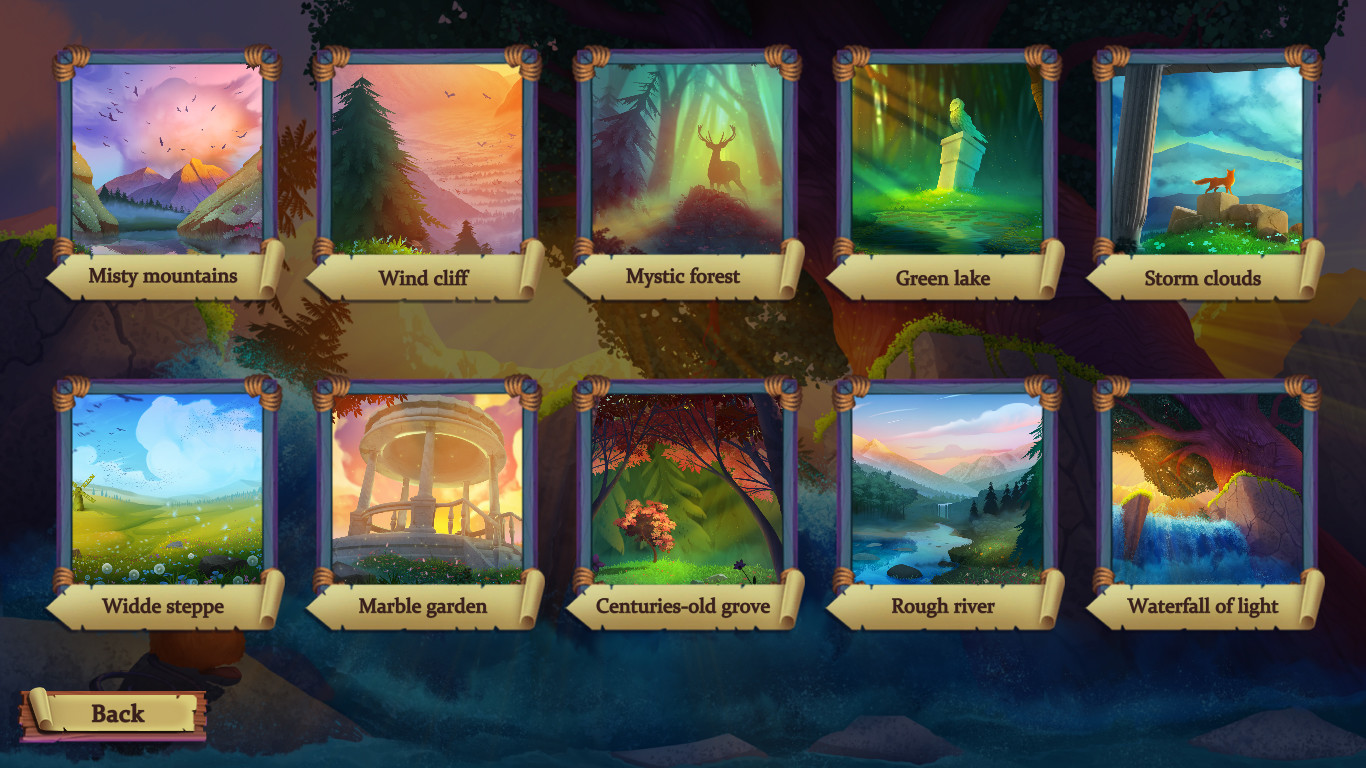Click the Mystic forest title ribbon
Image resolution: width=1366 pixels, height=768 pixels.
pyautogui.click(x=682, y=278)
